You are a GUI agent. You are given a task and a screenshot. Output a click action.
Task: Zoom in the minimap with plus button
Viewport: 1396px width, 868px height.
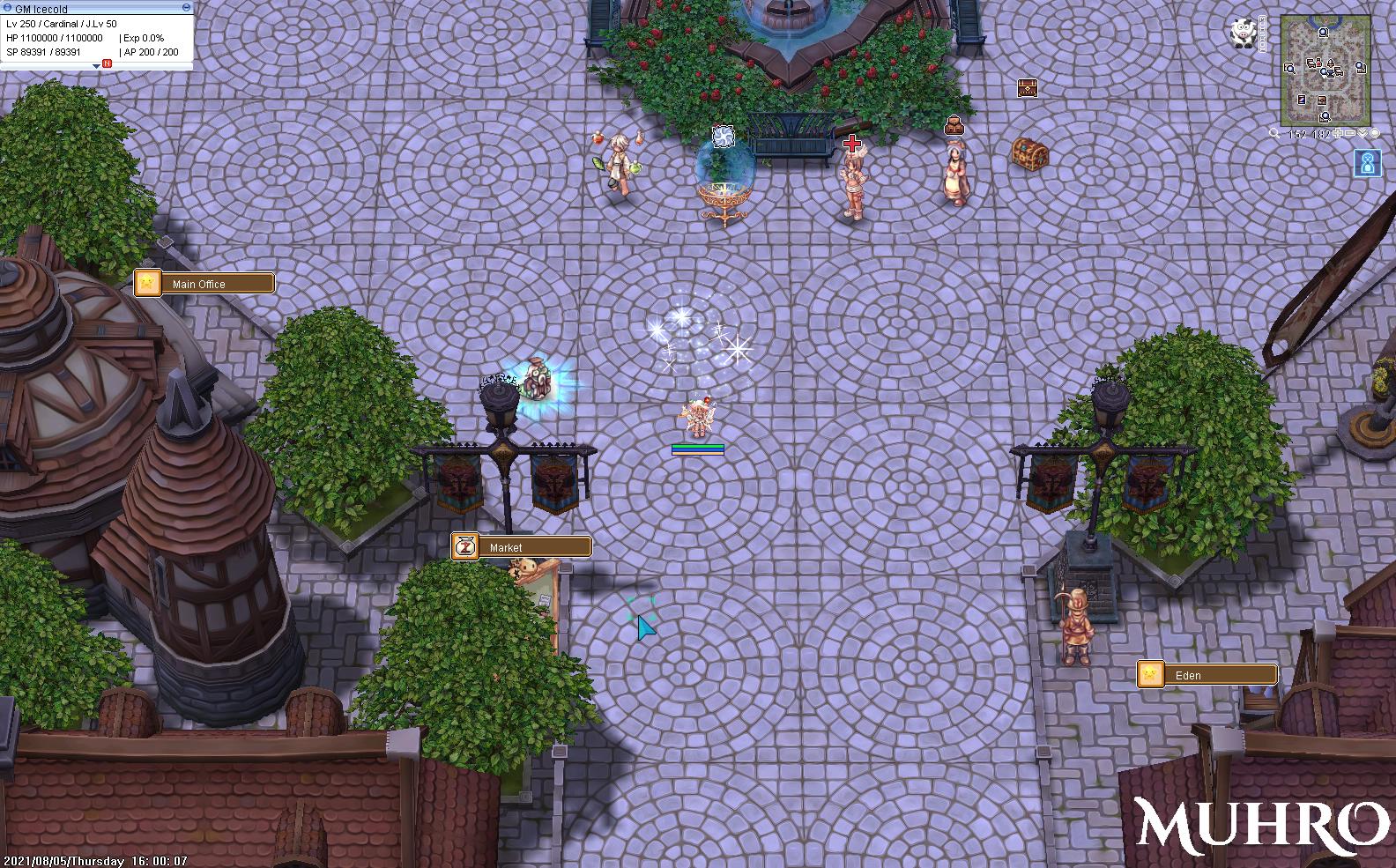tap(1339, 134)
